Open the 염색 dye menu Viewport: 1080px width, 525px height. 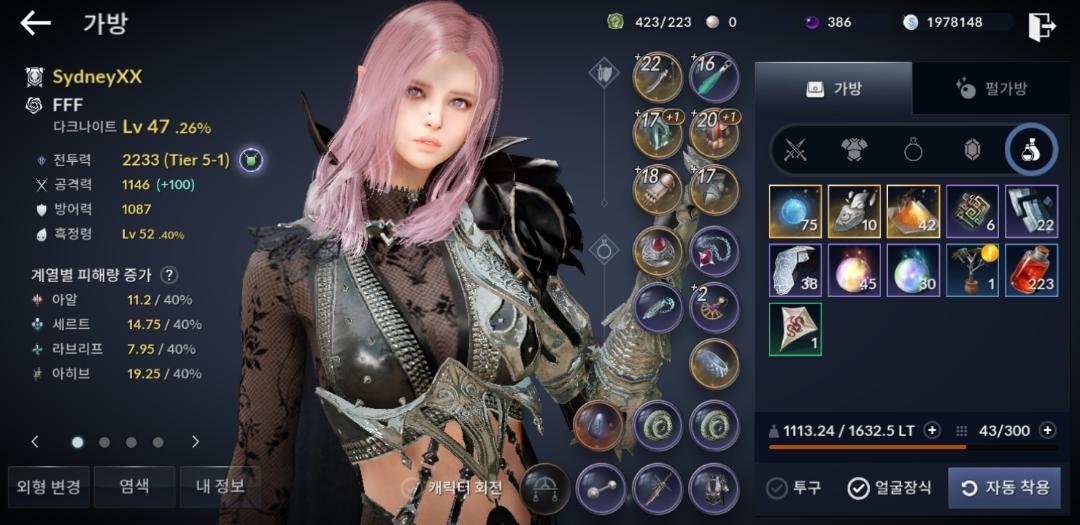click(134, 487)
